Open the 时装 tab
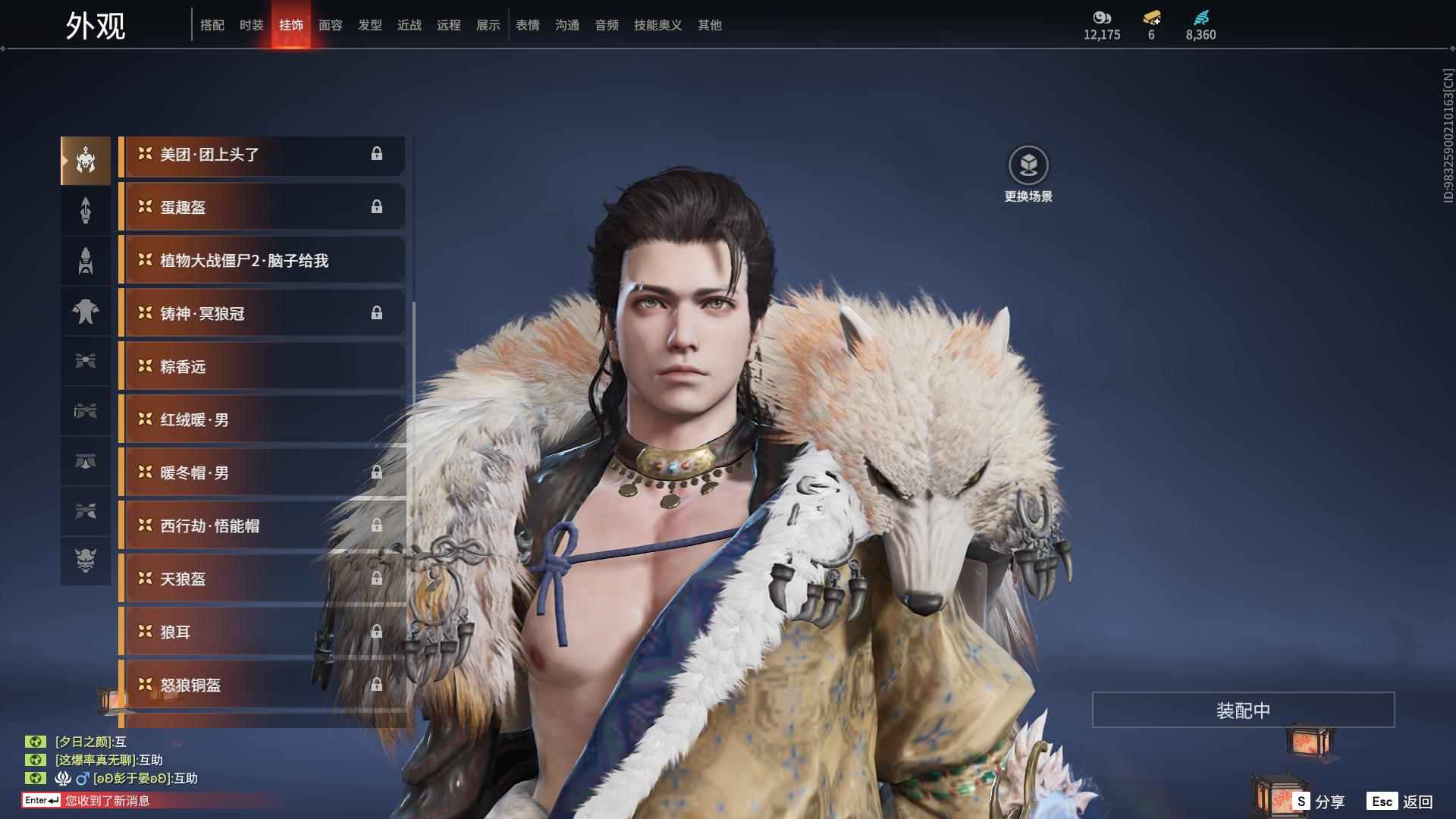The width and height of the screenshot is (1456, 819). 251,25
